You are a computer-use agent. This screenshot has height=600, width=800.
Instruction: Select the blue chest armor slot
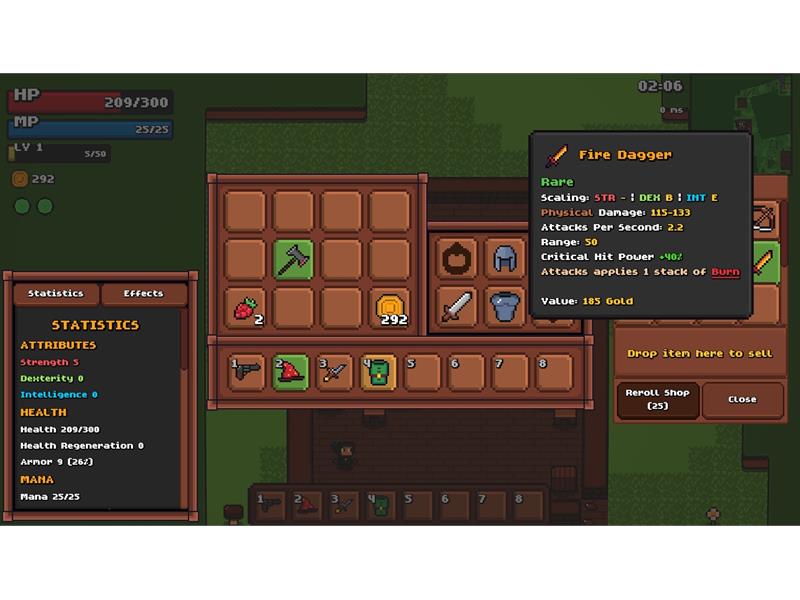(x=505, y=306)
